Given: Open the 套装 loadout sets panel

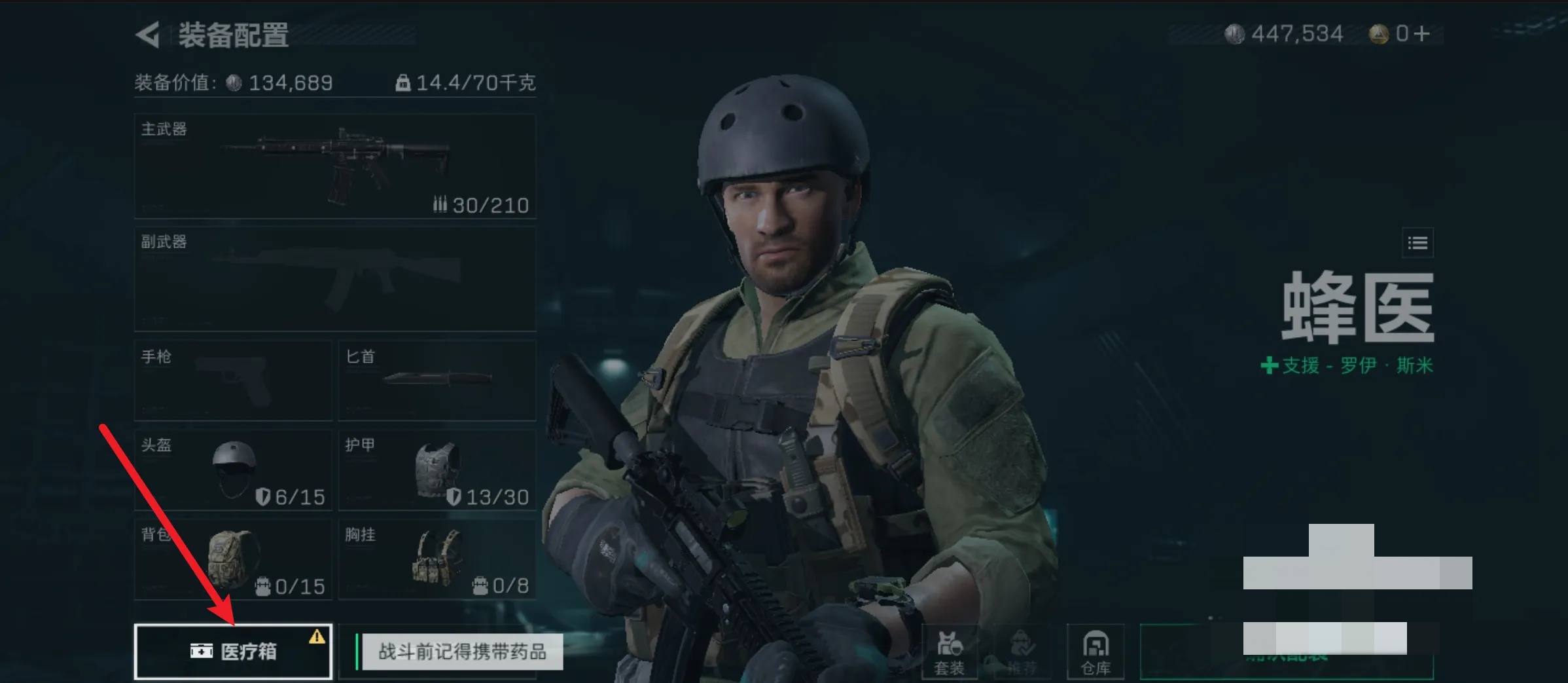Looking at the screenshot, I should click(950, 652).
